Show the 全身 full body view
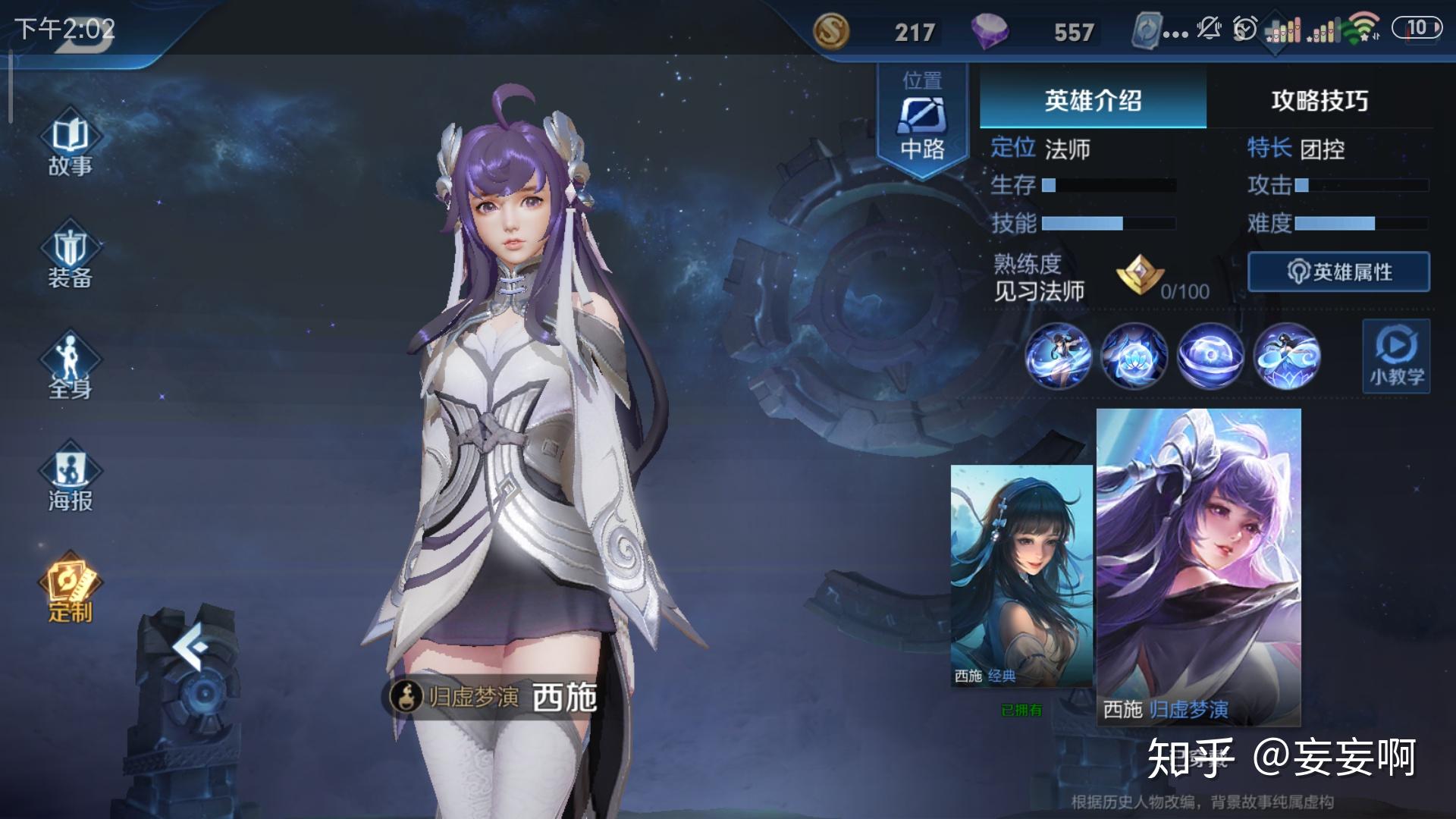Screen dimensions: 1456x819 70,368
